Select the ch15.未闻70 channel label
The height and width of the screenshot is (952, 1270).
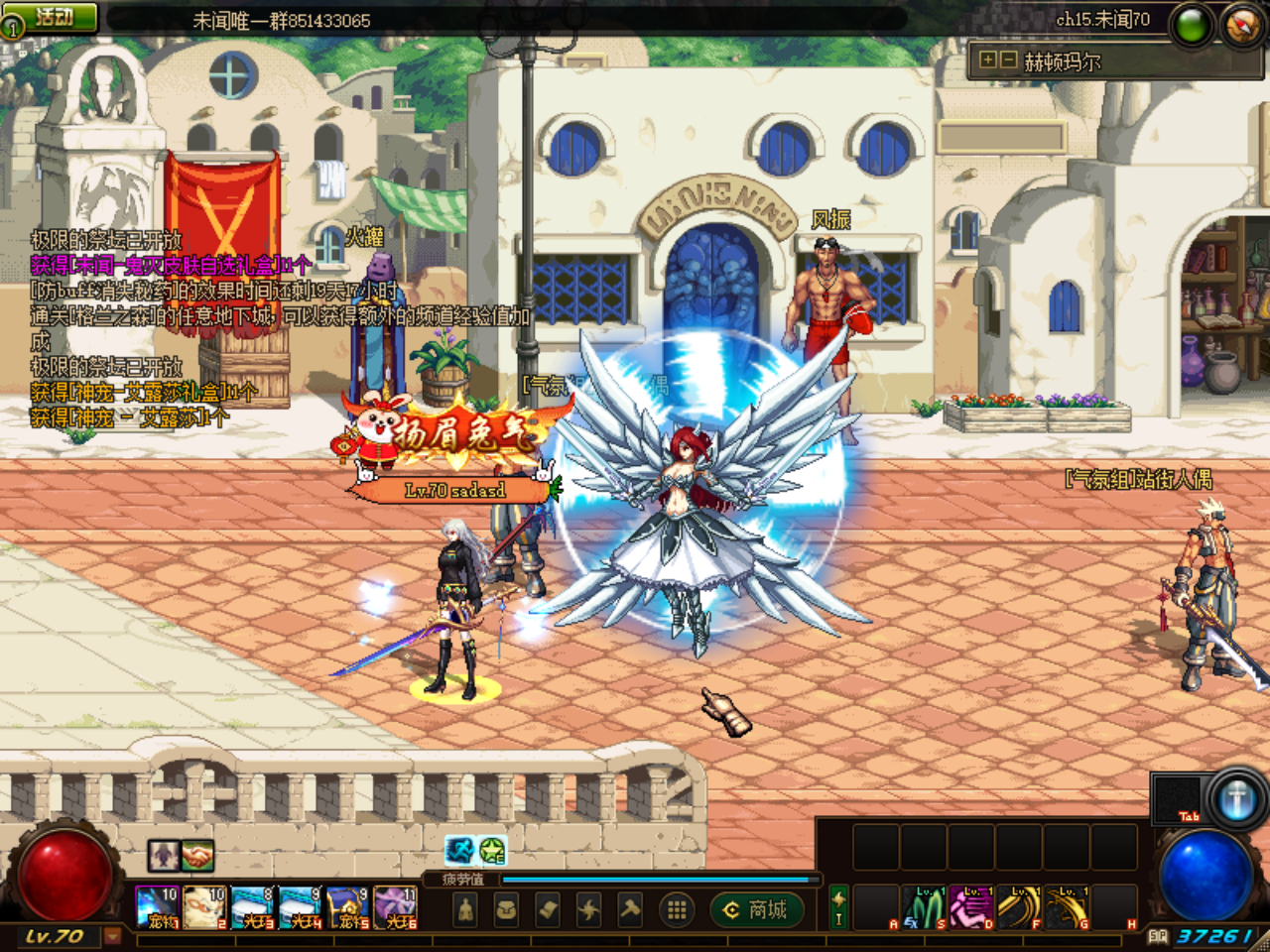tap(1101, 20)
